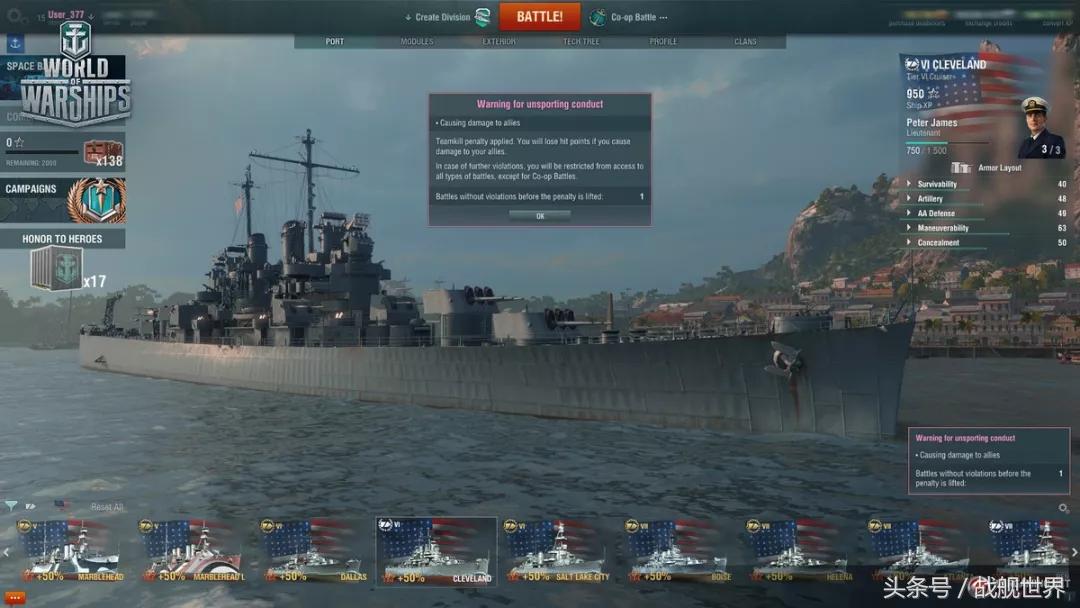Open commander Peter James portrait

(1041, 126)
